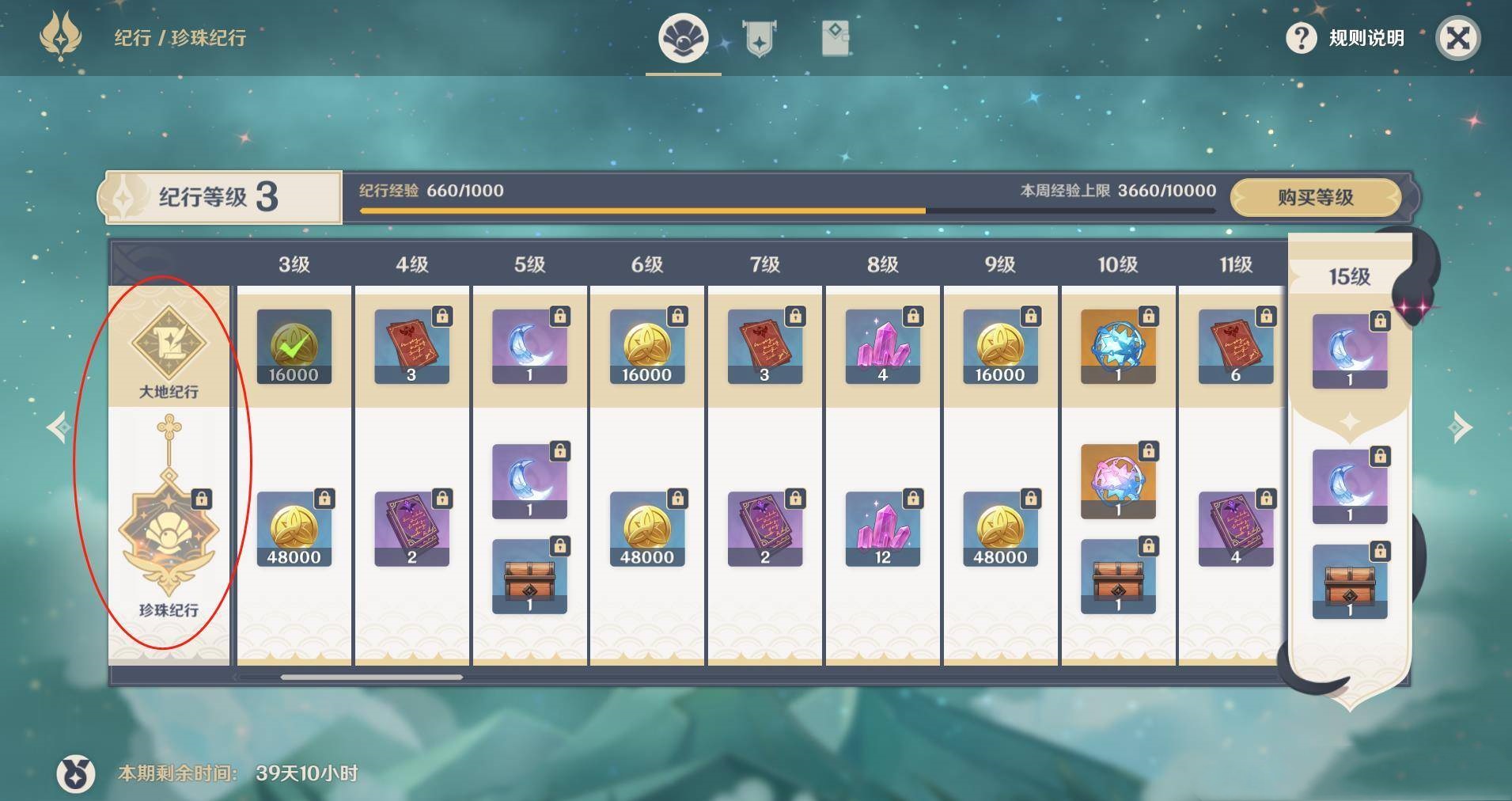
Task: Select the 48000 Mora reward under 6级
Action: (x=646, y=529)
